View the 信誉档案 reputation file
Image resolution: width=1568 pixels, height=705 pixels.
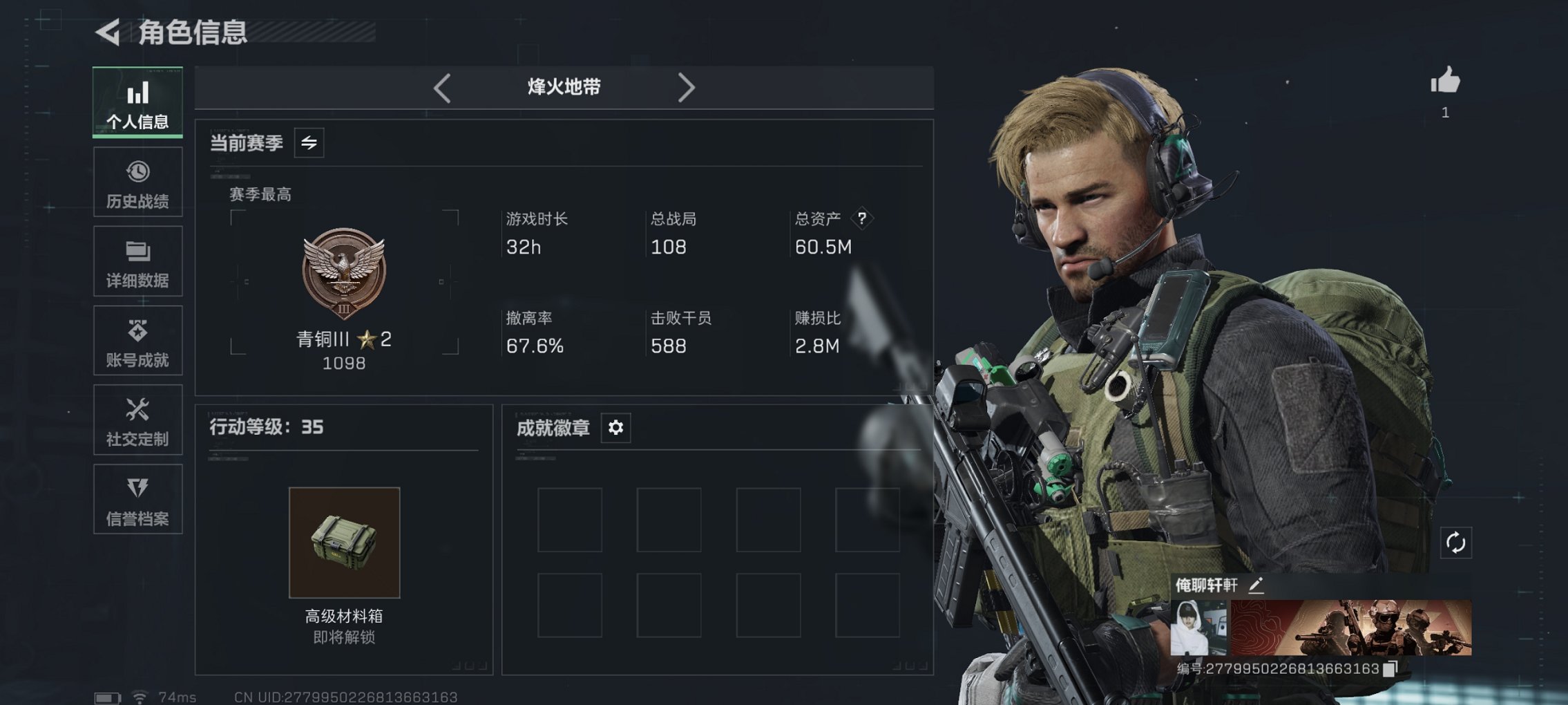137,499
